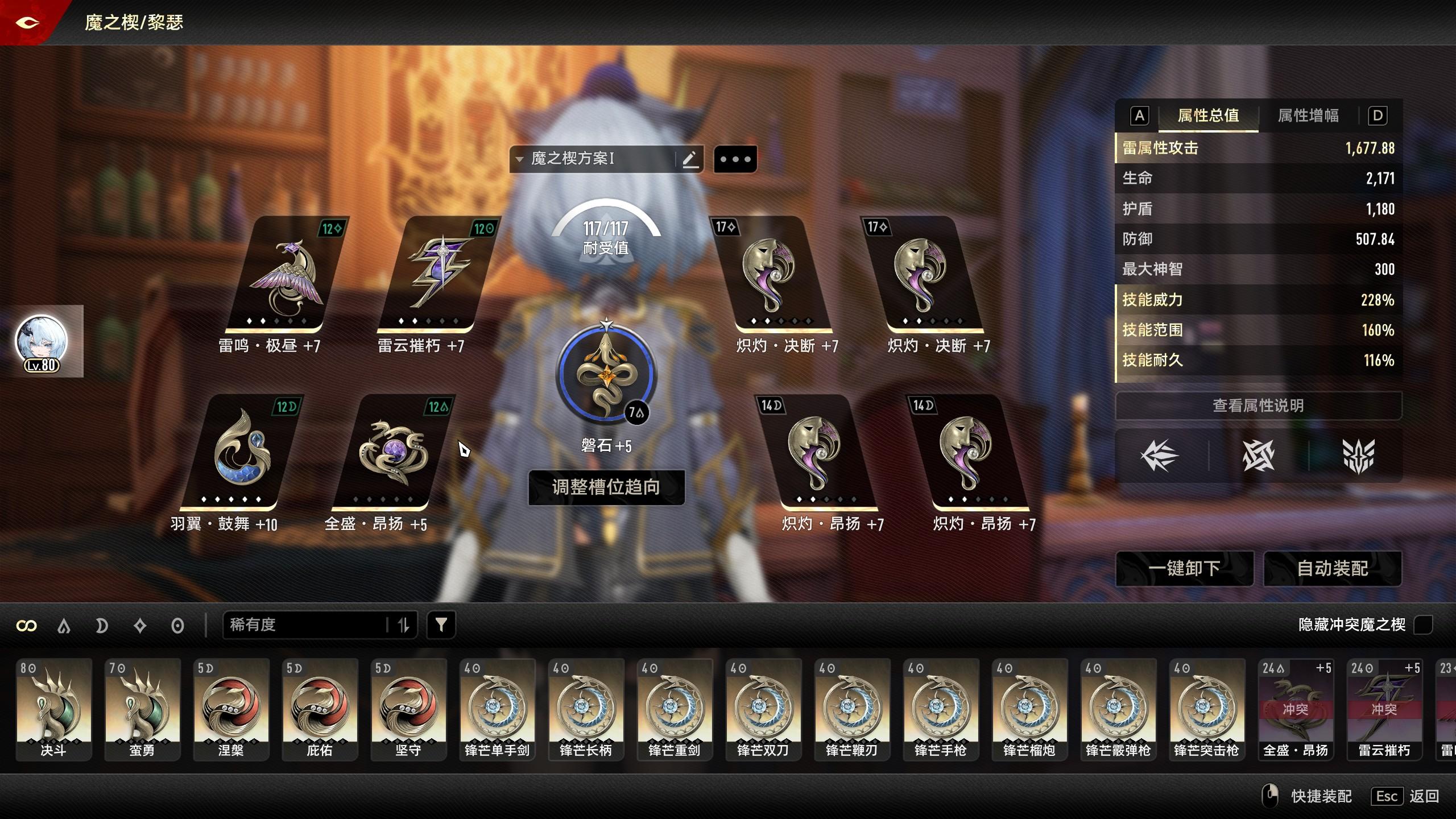This screenshot has height=819, width=1456.
Task: Open the 魔之楔方案I dropdown
Action: pyautogui.click(x=594, y=159)
